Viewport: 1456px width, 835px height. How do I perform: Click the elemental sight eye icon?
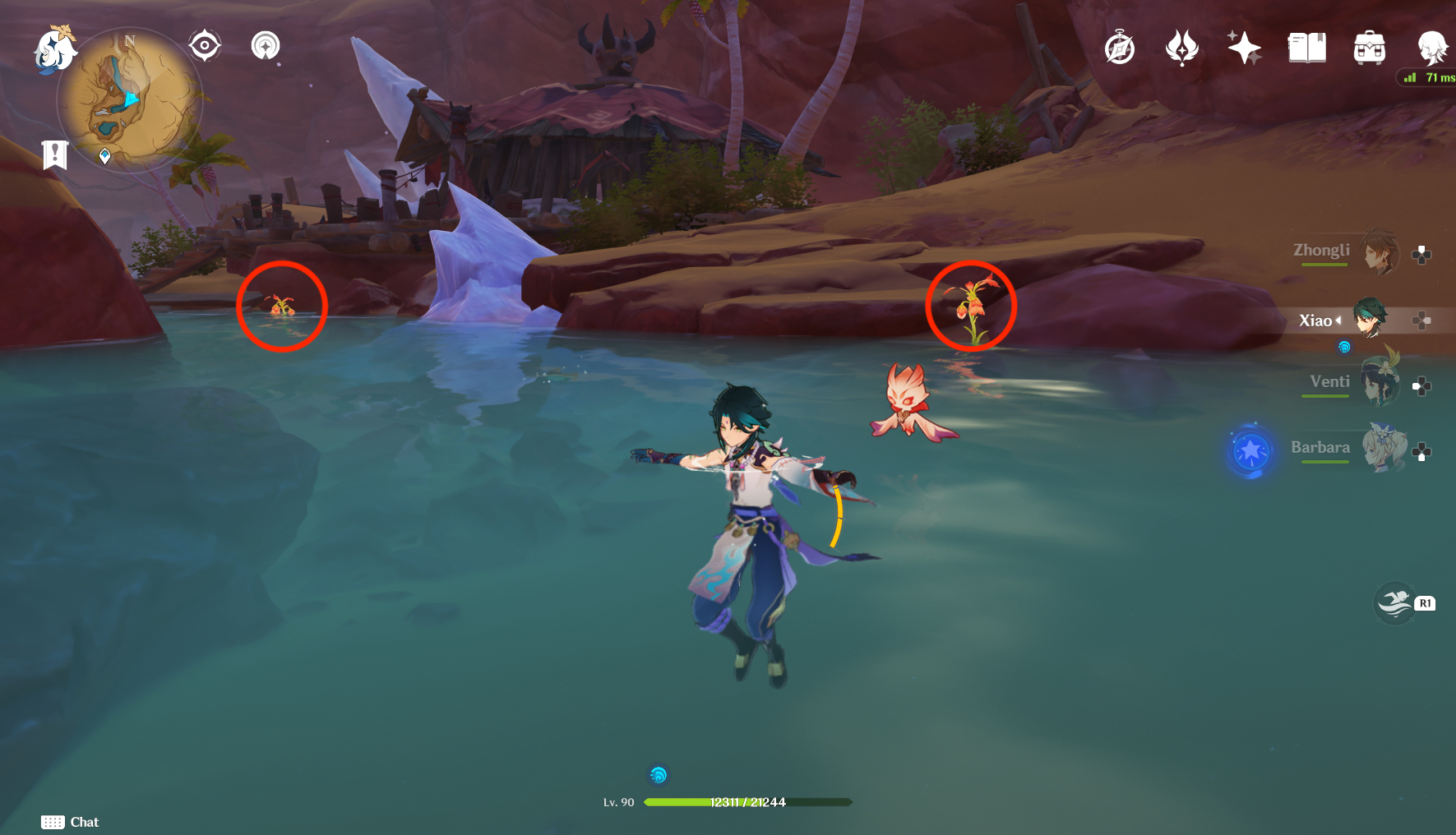coord(205,45)
